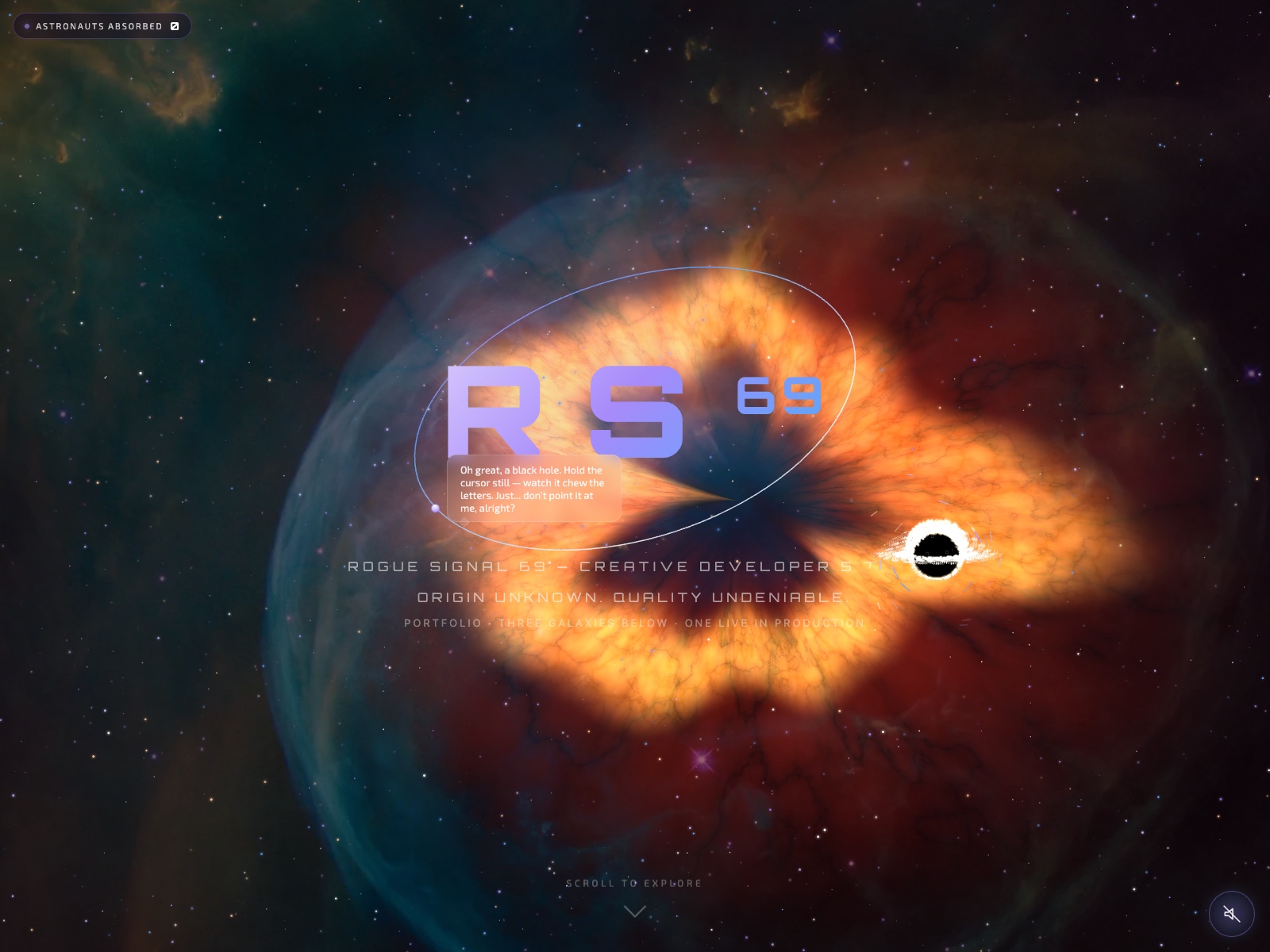Image resolution: width=1270 pixels, height=952 pixels.
Task: Click the small orbiting planet dot
Action: coord(436,508)
